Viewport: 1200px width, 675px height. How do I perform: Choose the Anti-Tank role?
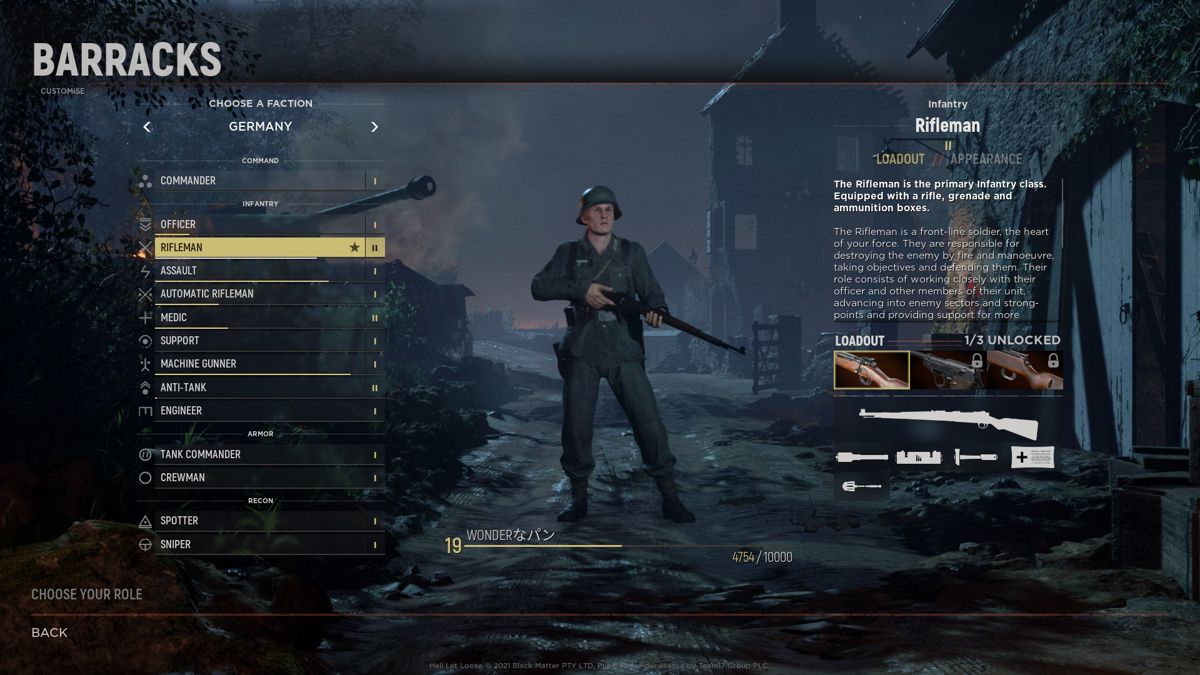pyautogui.click(x=260, y=388)
